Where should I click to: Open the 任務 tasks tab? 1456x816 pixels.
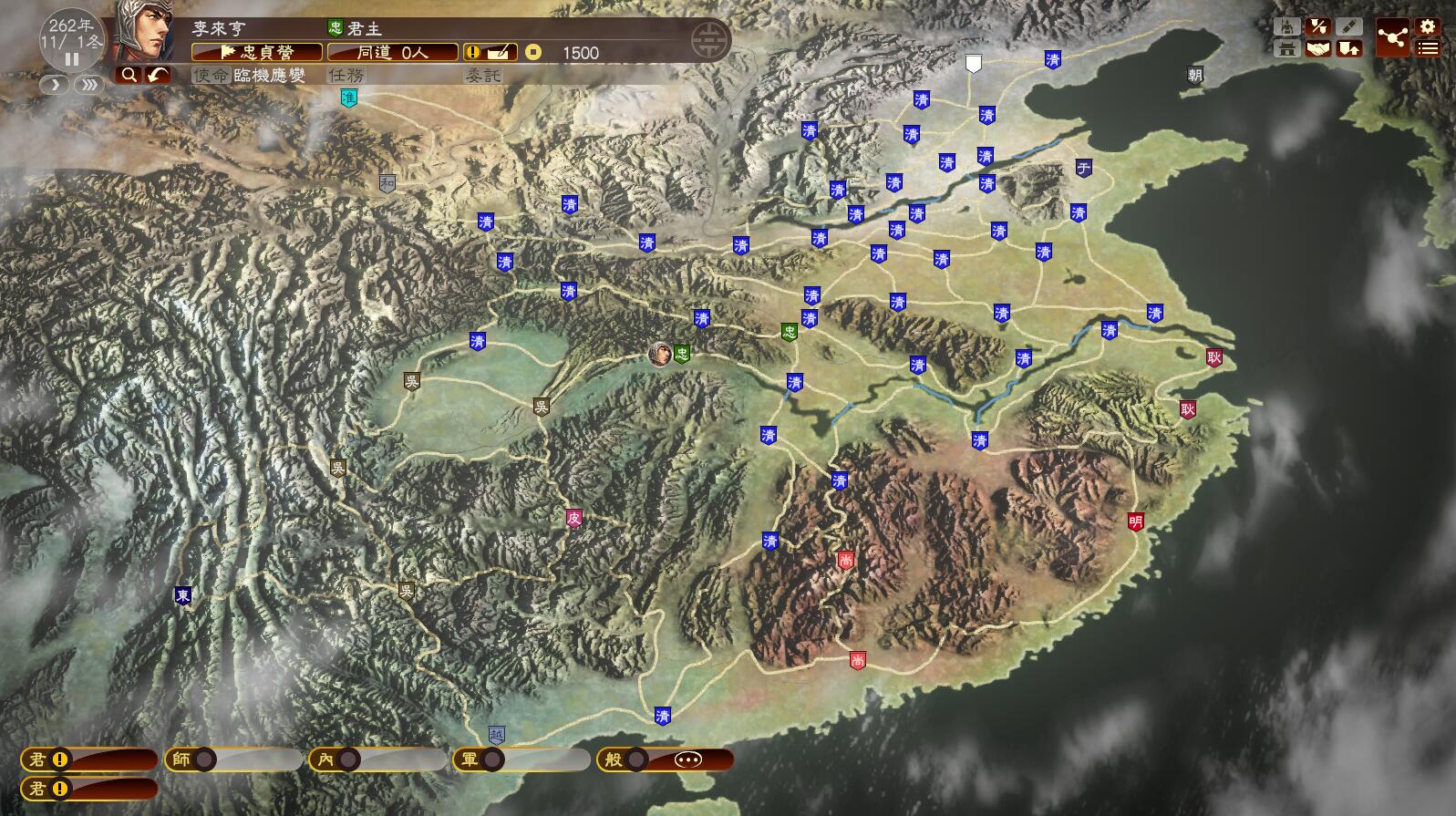[346, 76]
